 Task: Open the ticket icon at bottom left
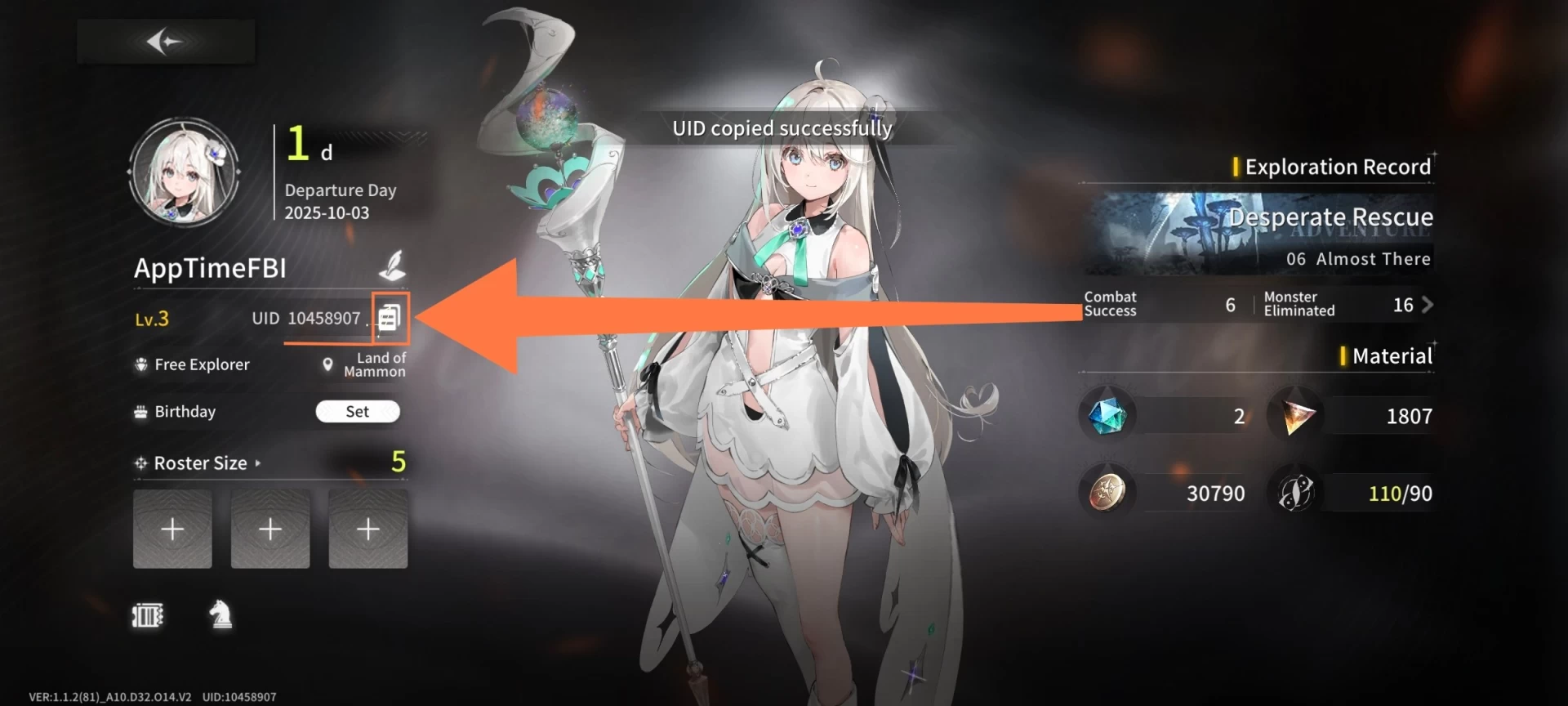(x=148, y=614)
